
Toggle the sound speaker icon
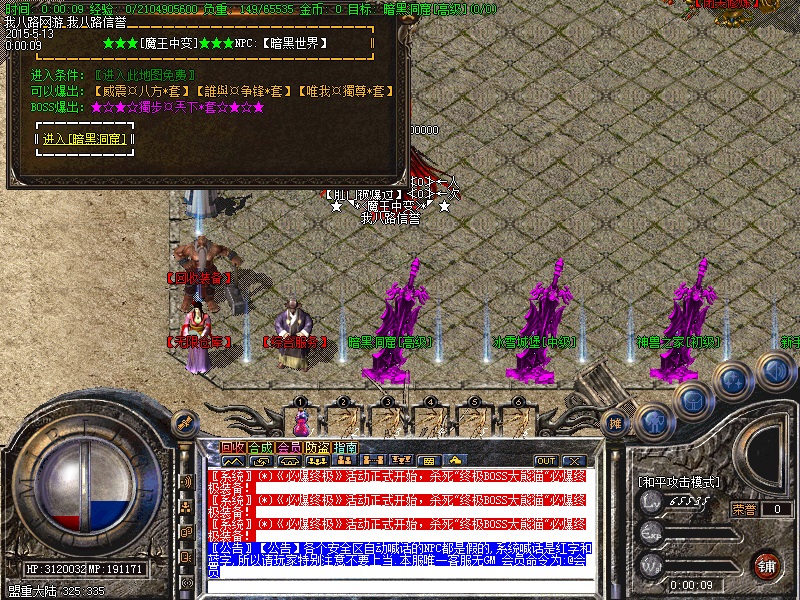(773, 371)
